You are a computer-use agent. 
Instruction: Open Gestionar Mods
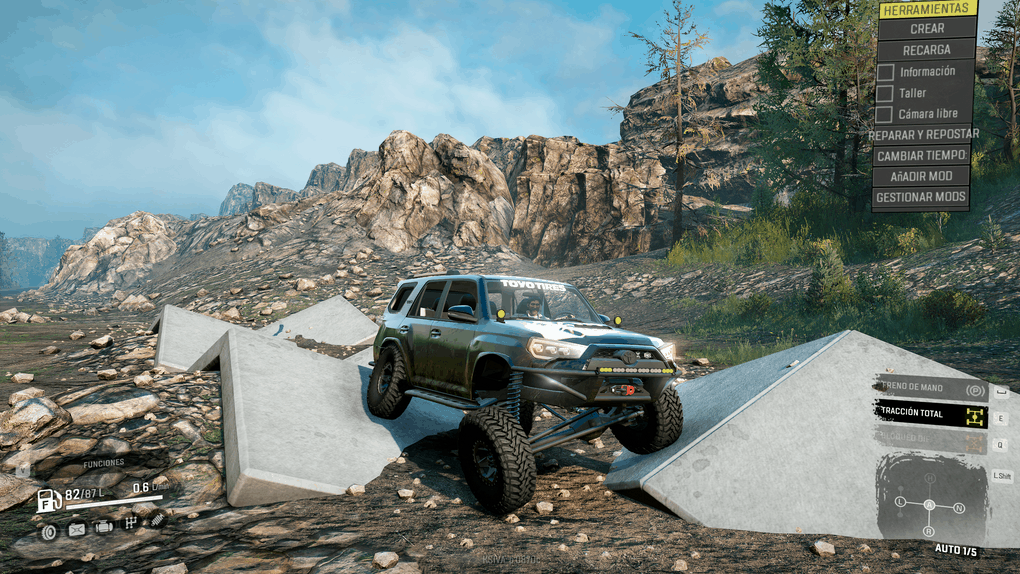point(921,197)
